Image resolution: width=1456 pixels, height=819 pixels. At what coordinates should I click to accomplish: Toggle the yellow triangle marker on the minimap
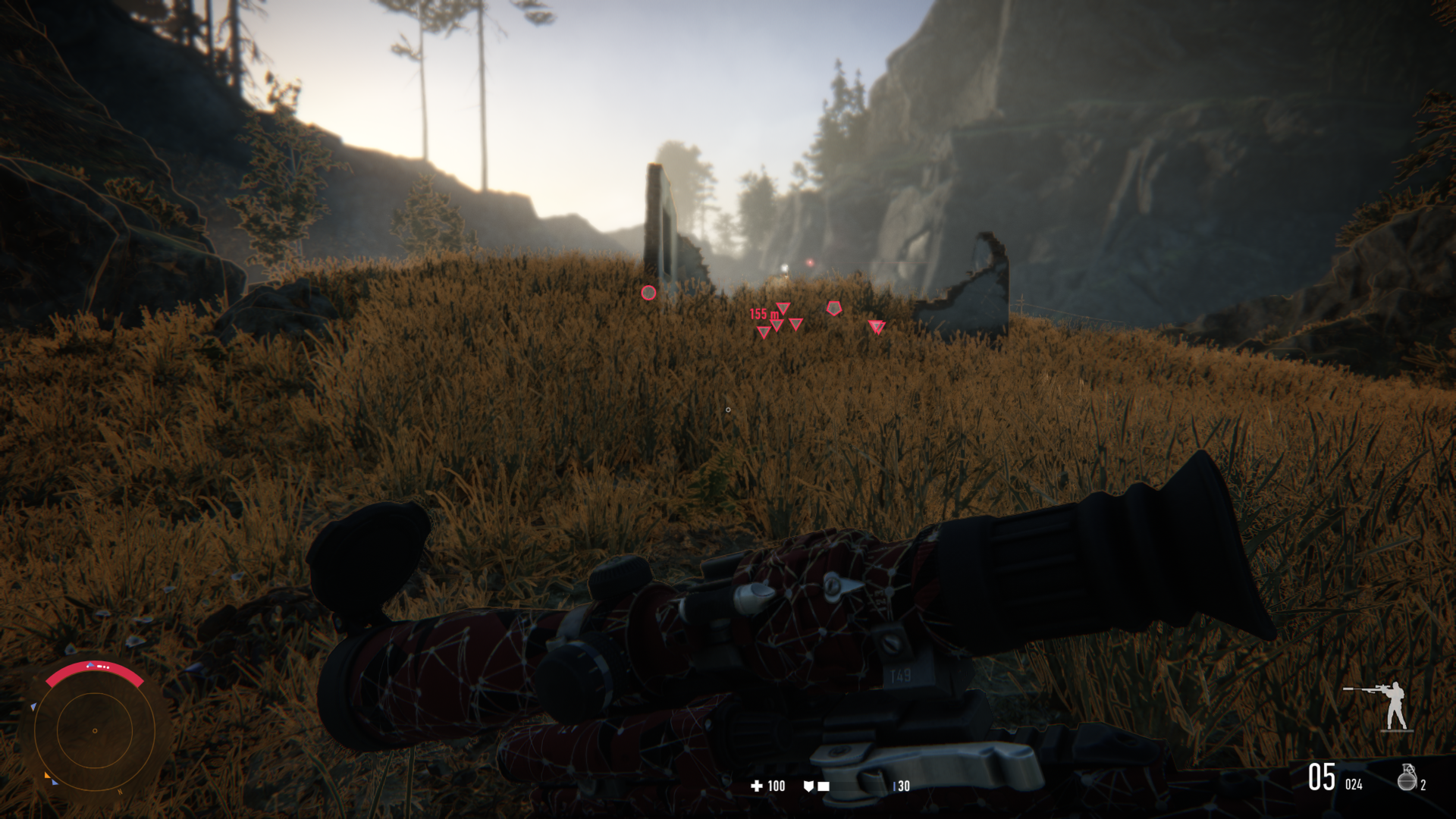pos(47,775)
